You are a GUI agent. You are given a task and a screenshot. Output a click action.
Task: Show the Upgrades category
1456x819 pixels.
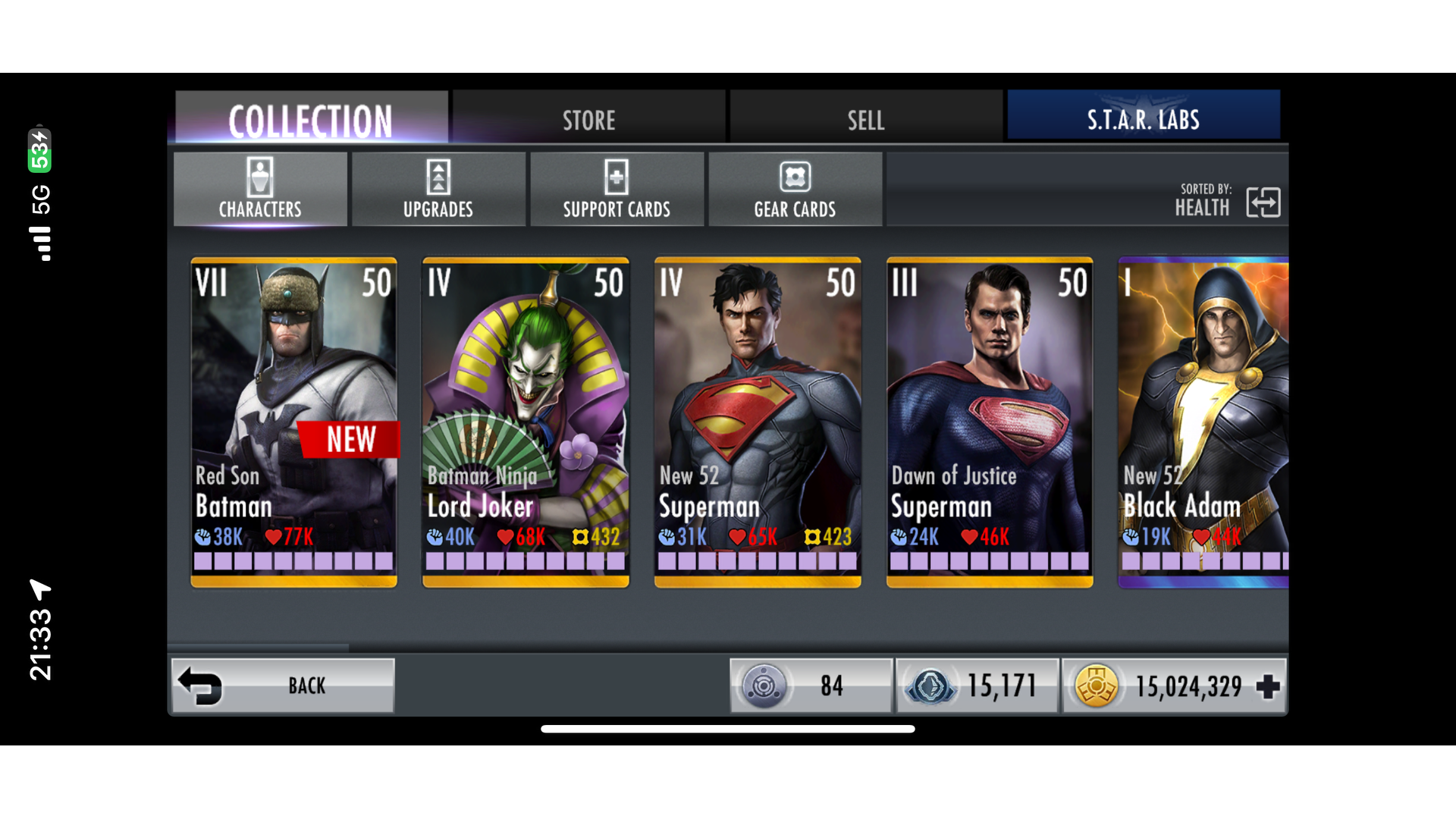[438, 189]
